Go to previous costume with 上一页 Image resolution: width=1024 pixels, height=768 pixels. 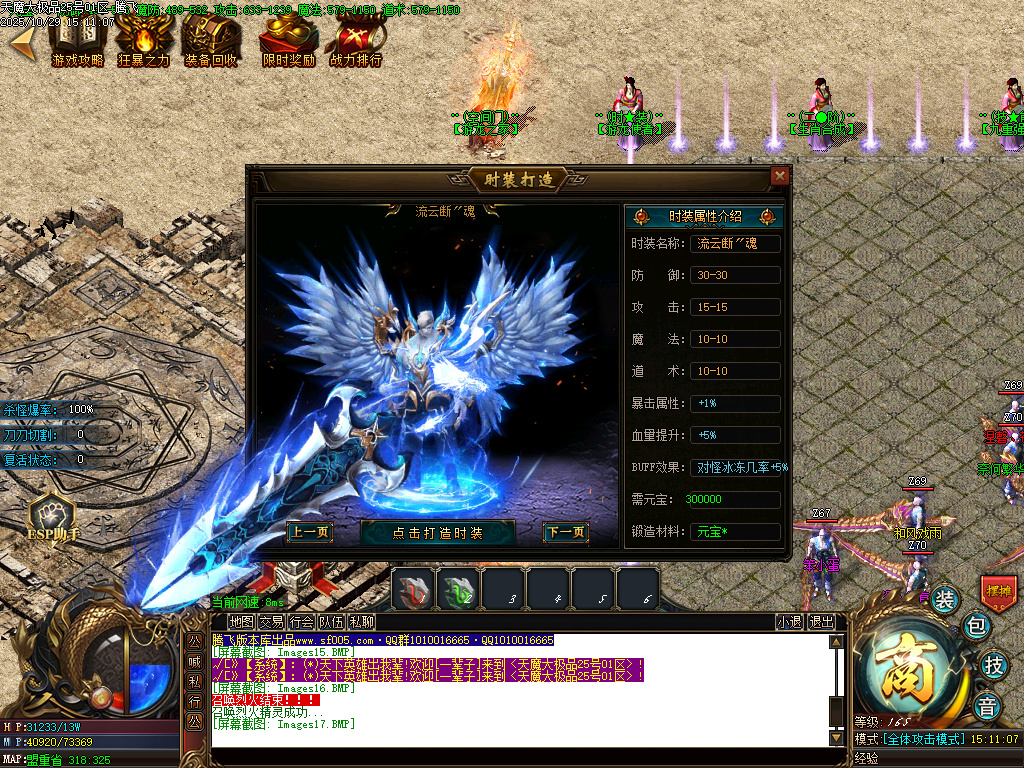pyautogui.click(x=308, y=533)
